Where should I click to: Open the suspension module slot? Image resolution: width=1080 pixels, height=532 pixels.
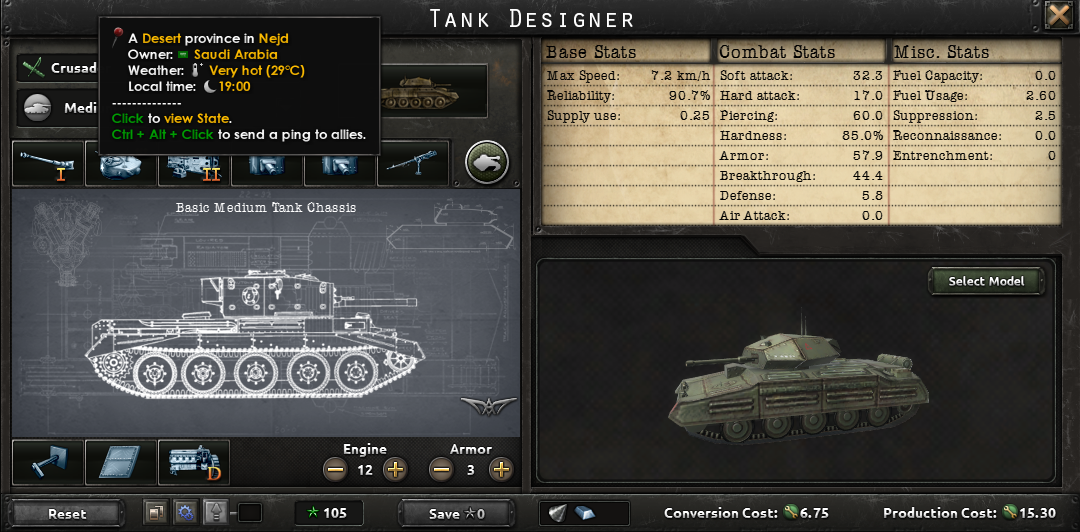46,462
